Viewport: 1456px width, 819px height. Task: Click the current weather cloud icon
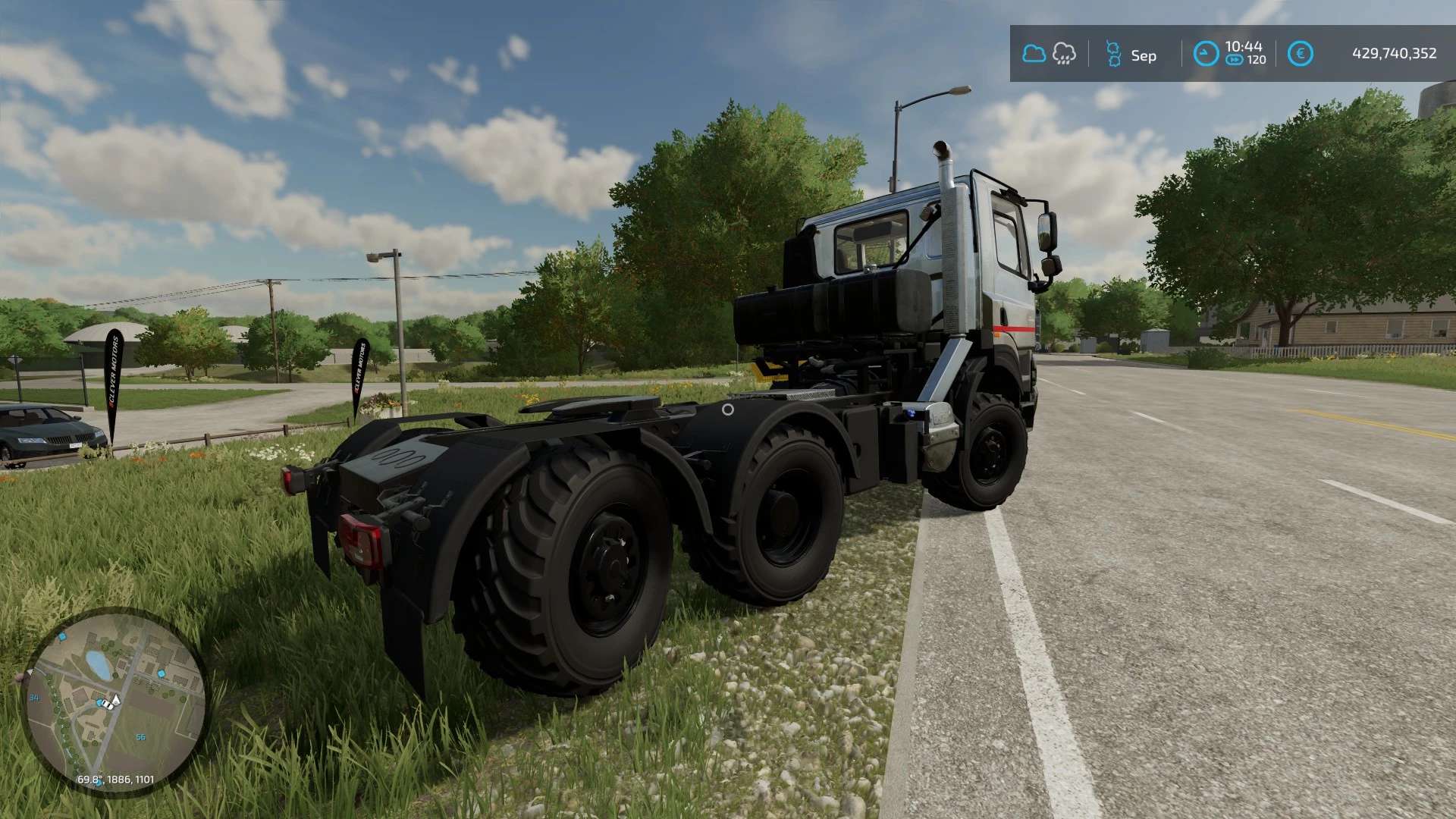[1034, 54]
